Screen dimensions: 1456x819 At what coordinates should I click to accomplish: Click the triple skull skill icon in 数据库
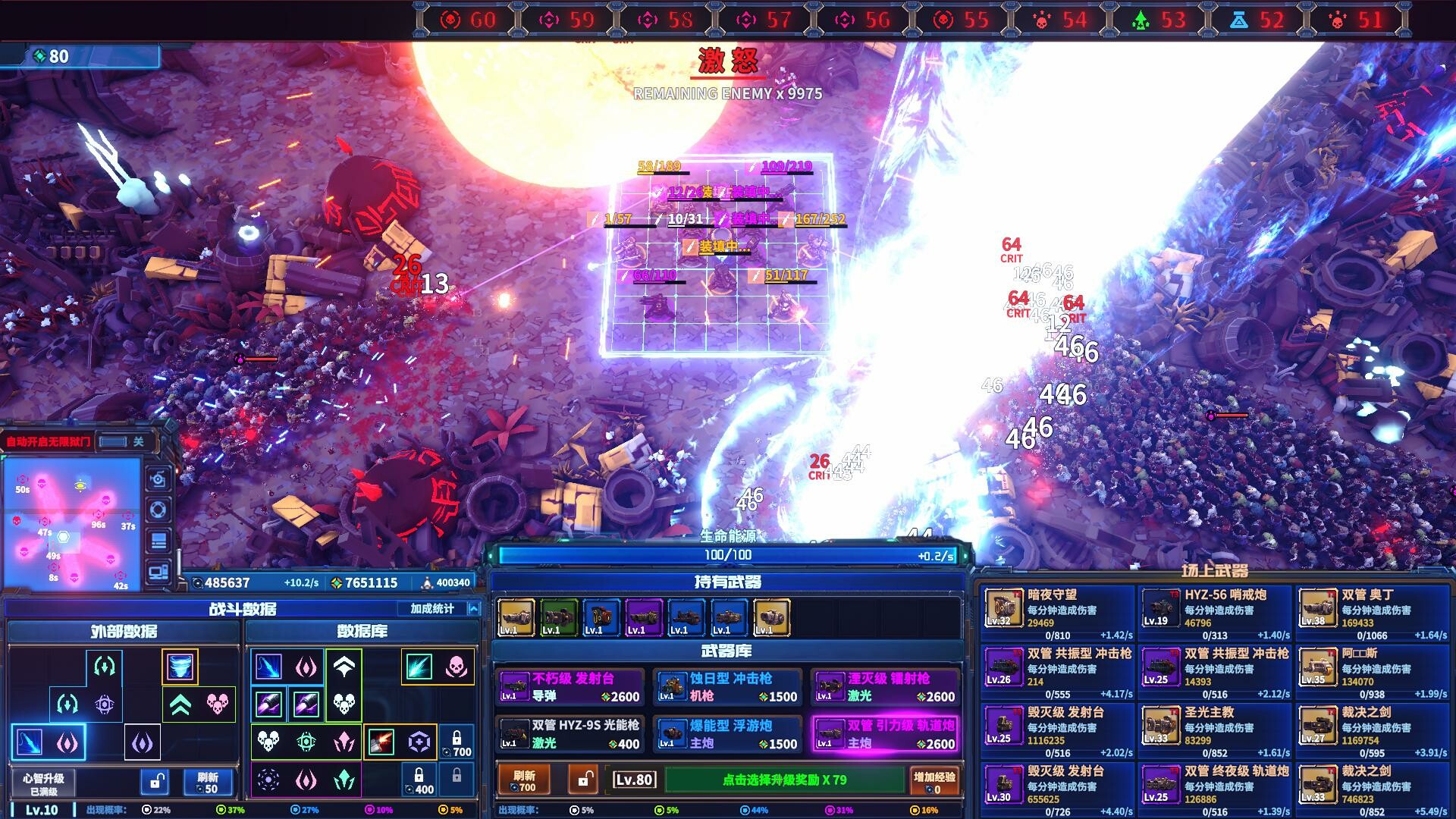(345, 704)
